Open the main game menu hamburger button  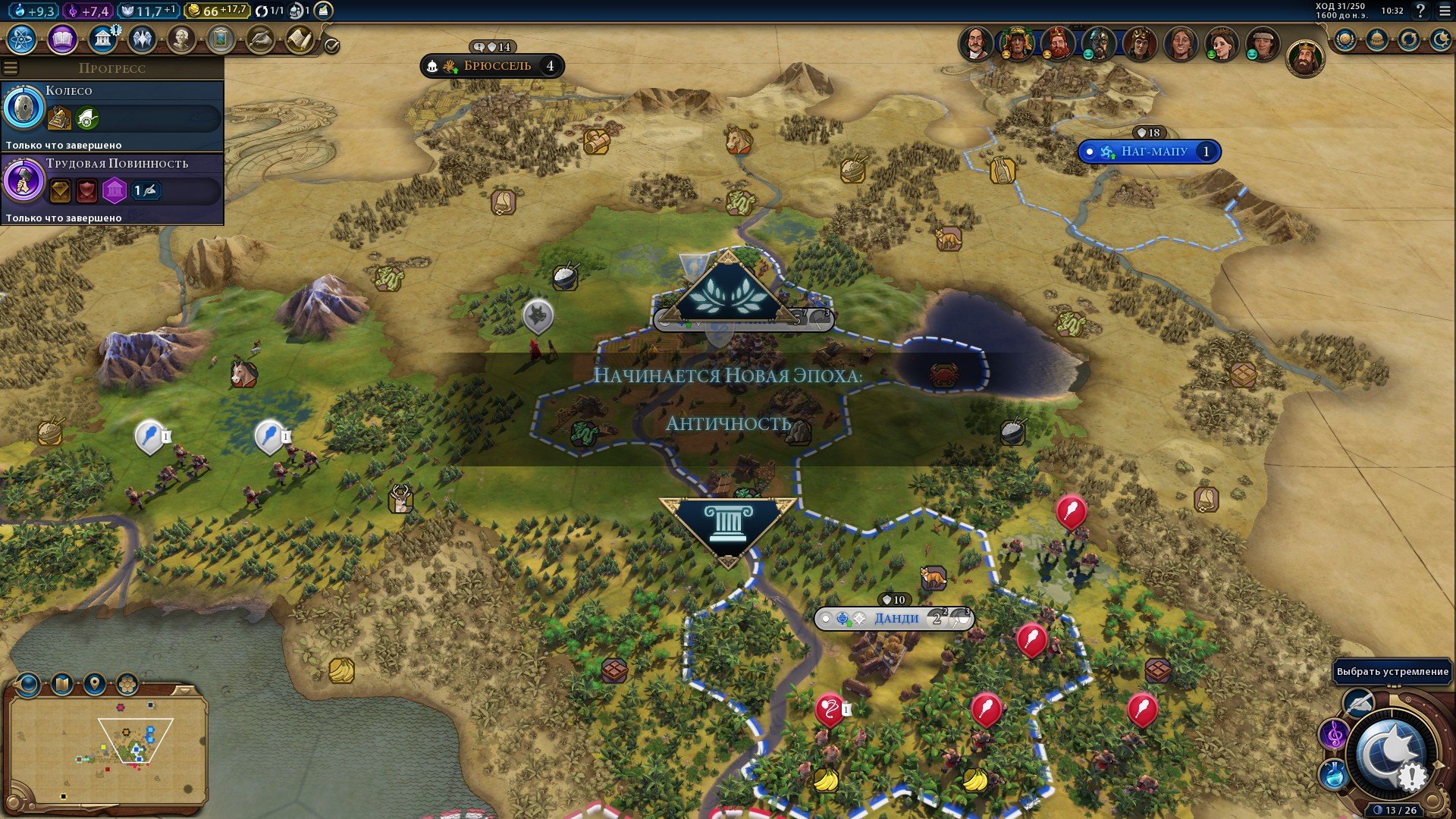pyautogui.click(x=1445, y=11)
